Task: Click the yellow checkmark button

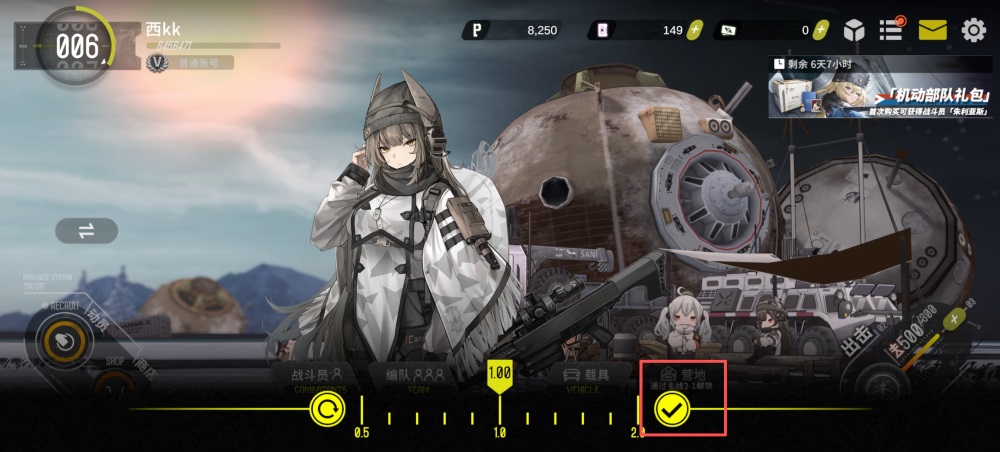Action: click(671, 409)
